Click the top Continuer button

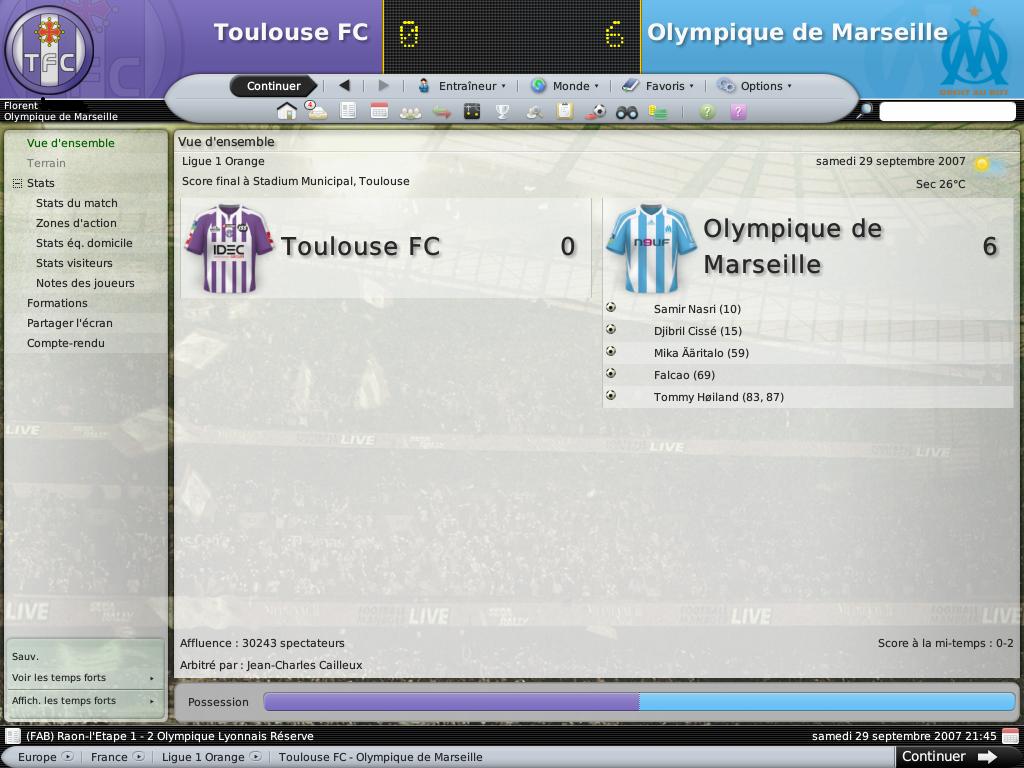(273, 86)
